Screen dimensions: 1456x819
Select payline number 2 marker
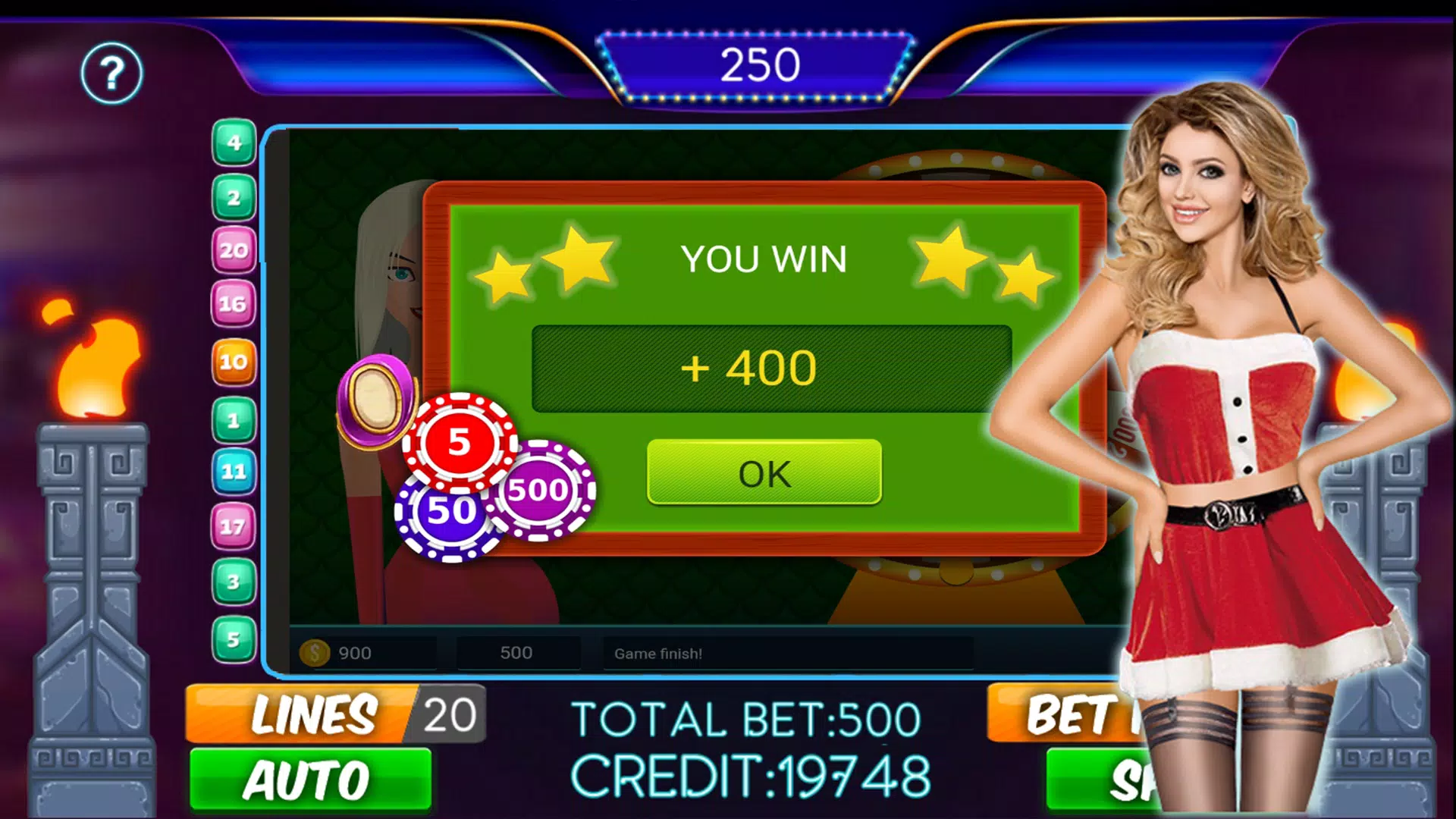(x=234, y=198)
